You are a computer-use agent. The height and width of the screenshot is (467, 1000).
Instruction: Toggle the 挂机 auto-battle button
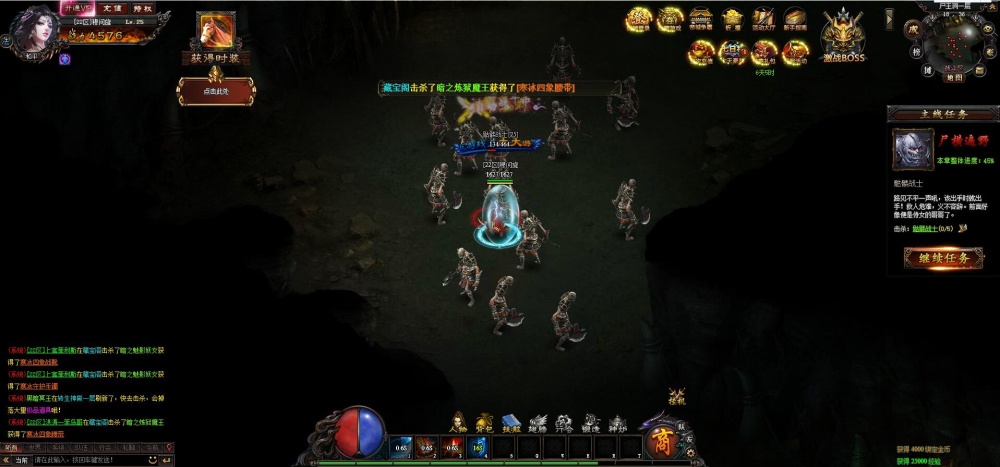pyautogui.click(x=677, y=396)
